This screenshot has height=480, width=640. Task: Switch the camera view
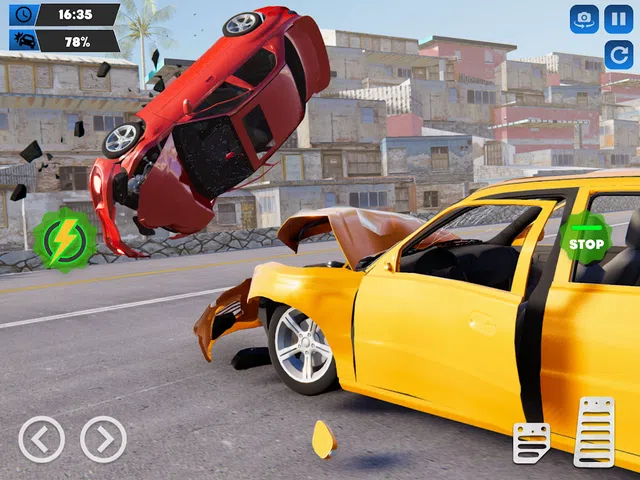coord(584,18)
